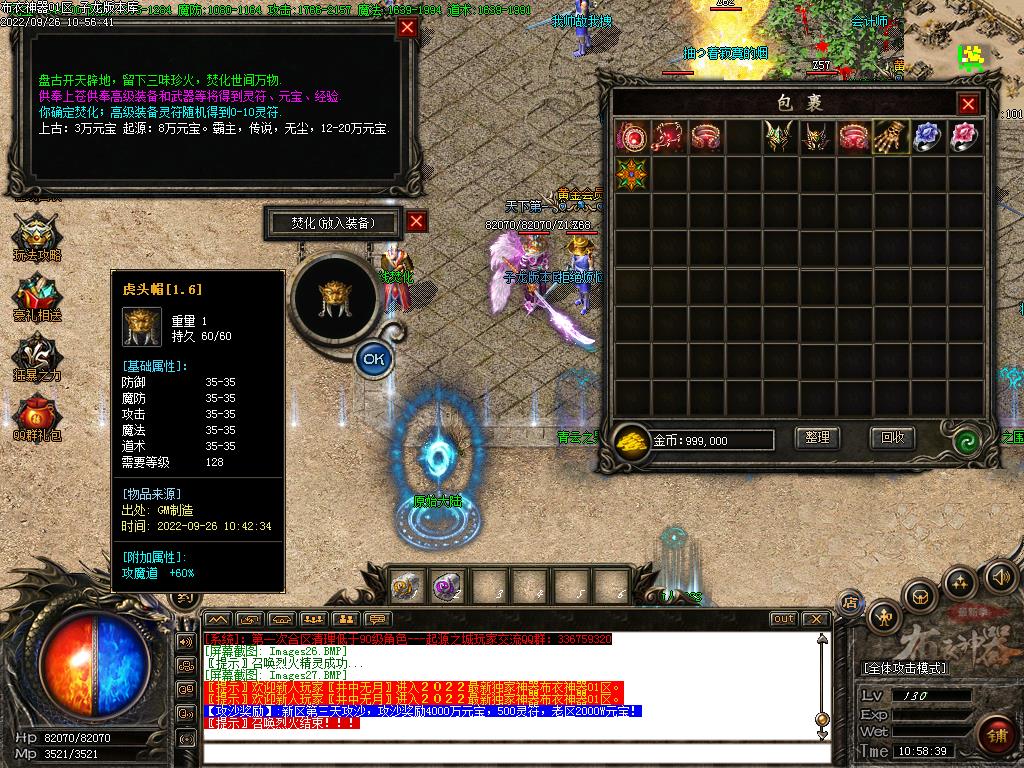The image size is (1024, 768).
Task: Click the green swirl button in bag window
Action: tap(966, 440)
